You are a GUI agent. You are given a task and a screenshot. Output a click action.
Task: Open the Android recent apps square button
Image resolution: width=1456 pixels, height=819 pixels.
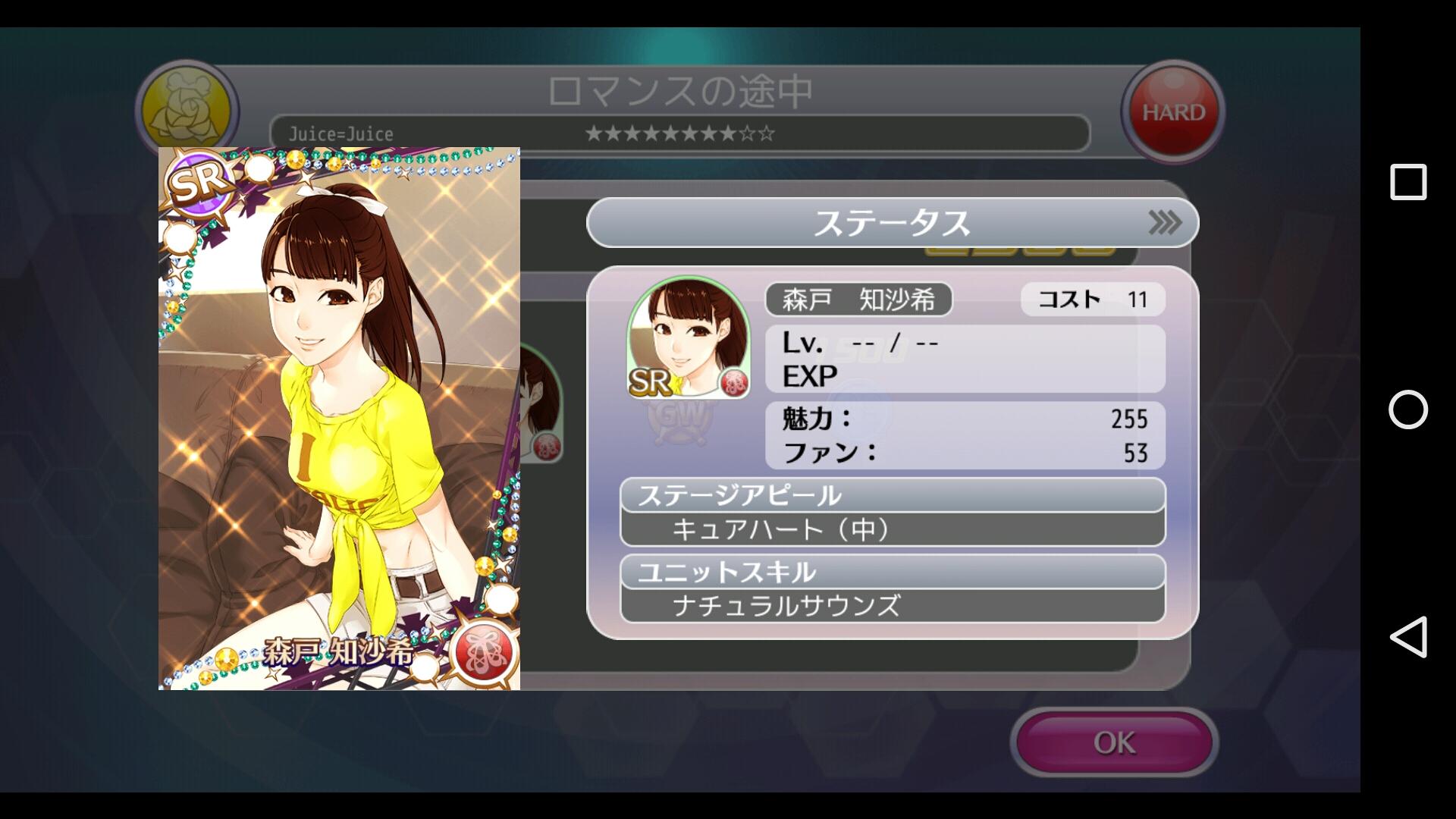(1408, 182)
